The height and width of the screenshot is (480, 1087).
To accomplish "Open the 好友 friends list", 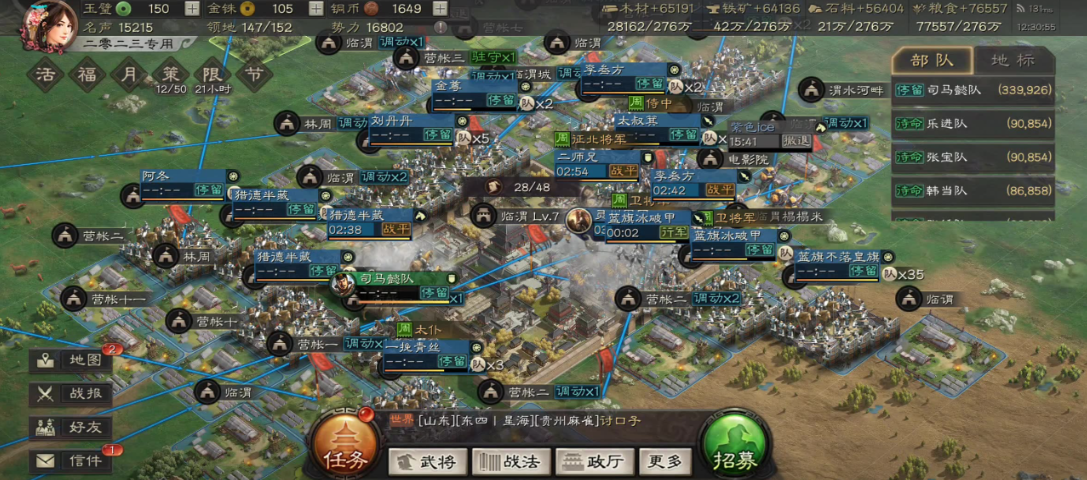I will point(72,427).
